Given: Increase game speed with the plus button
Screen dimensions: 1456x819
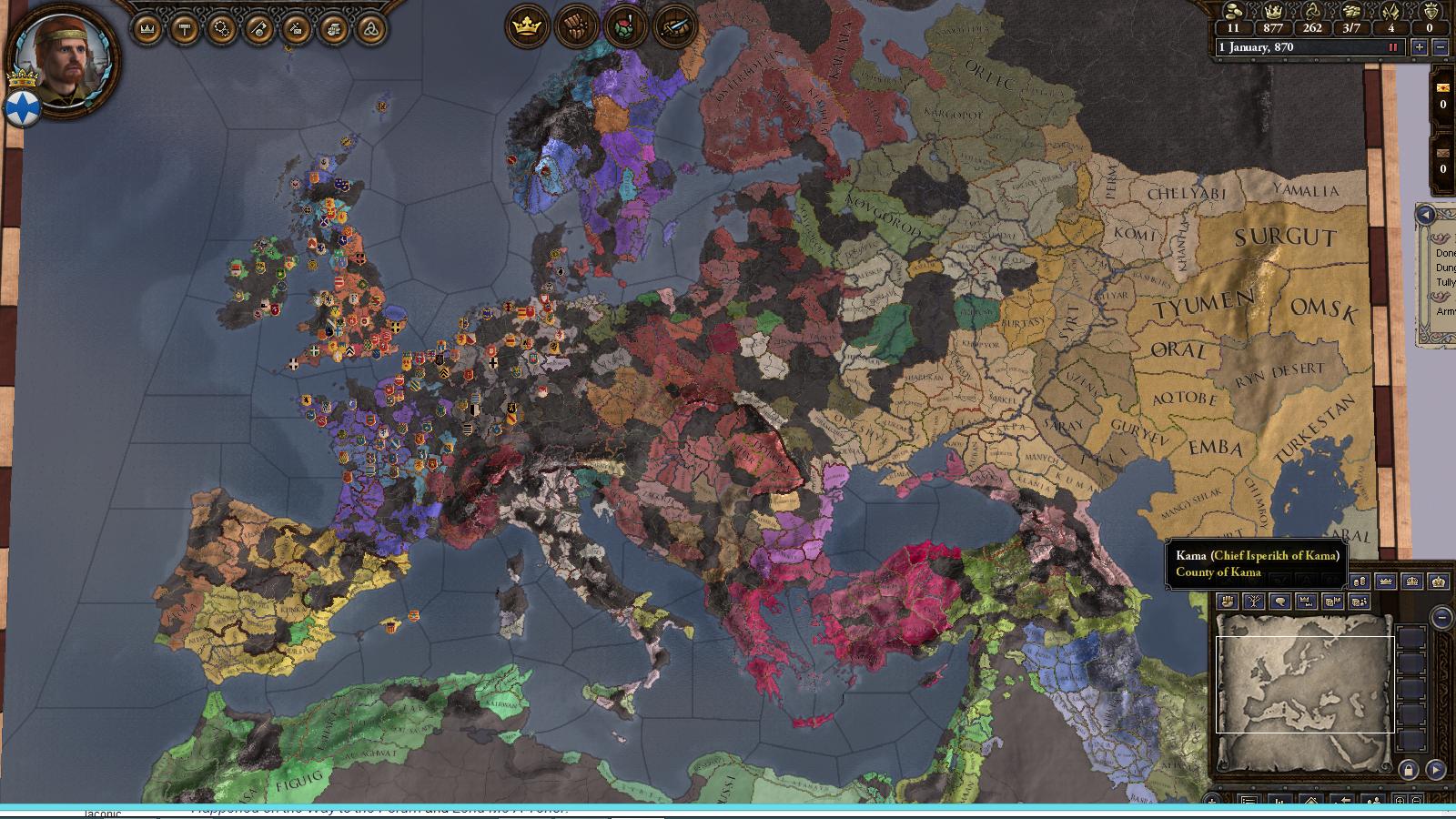Looking at the screenshot, I should (x=1417, y=46).
